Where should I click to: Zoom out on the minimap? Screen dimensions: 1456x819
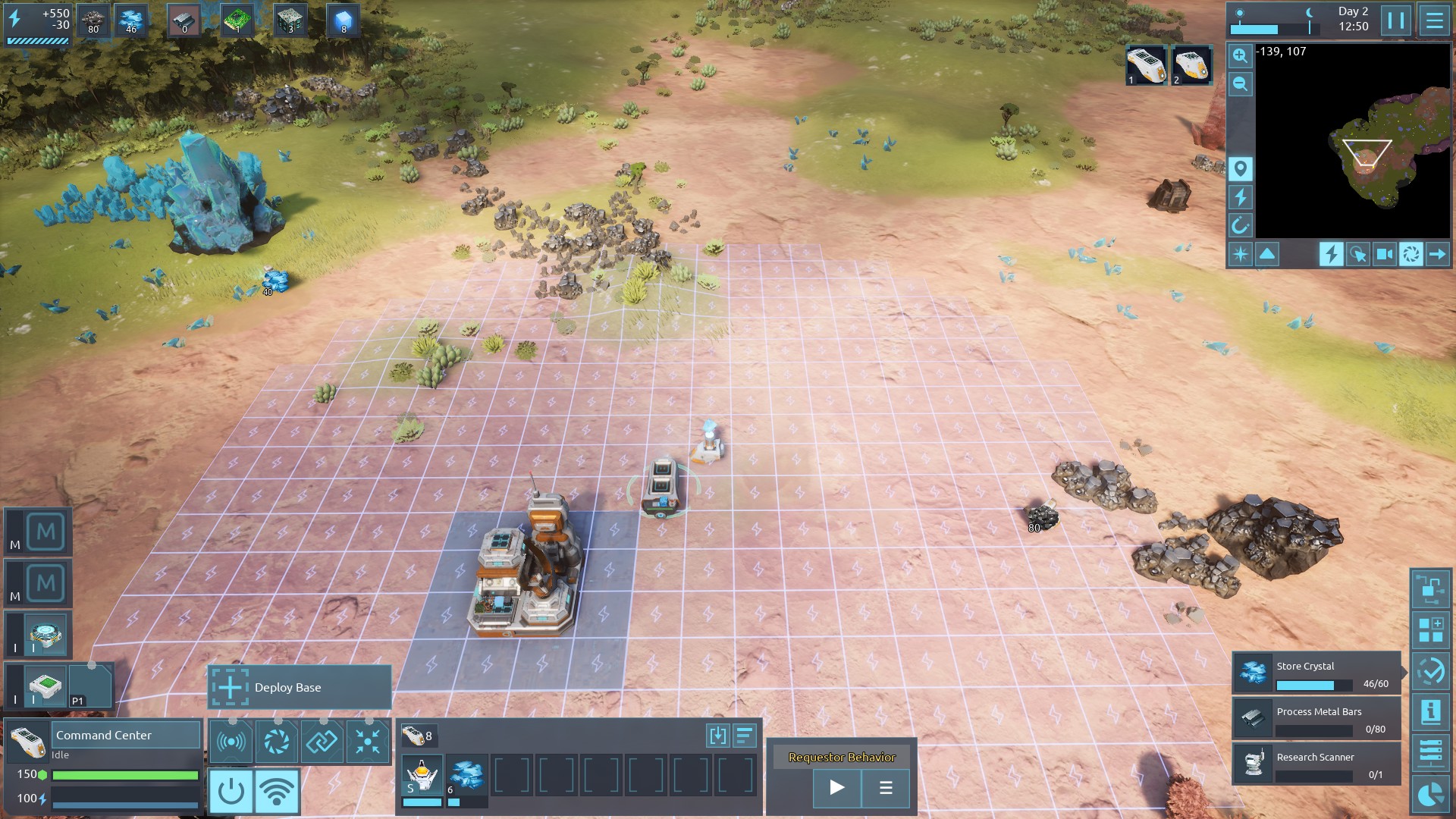(x=1240, y=83)
